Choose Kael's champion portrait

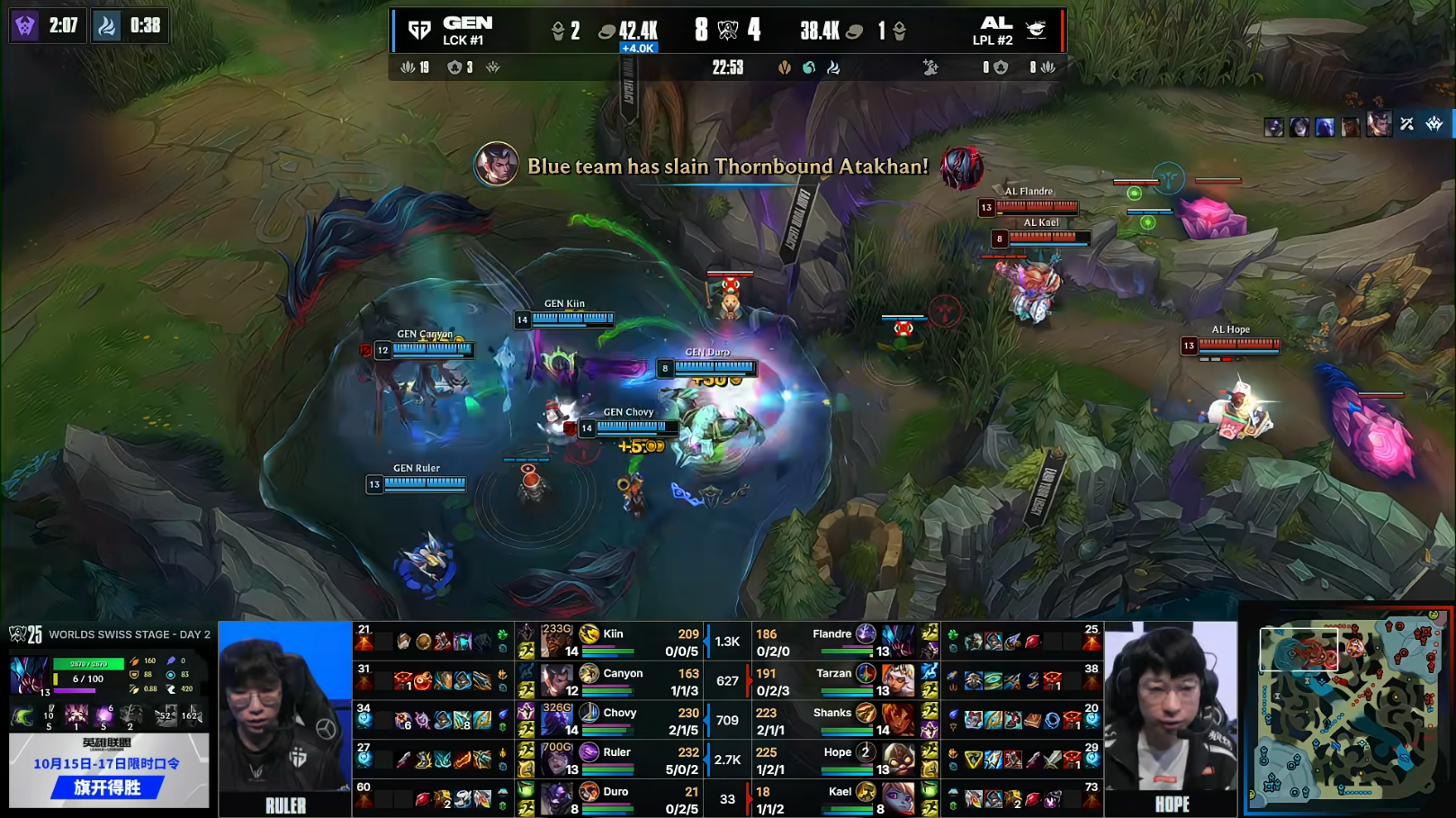click(x=897, y=799)
